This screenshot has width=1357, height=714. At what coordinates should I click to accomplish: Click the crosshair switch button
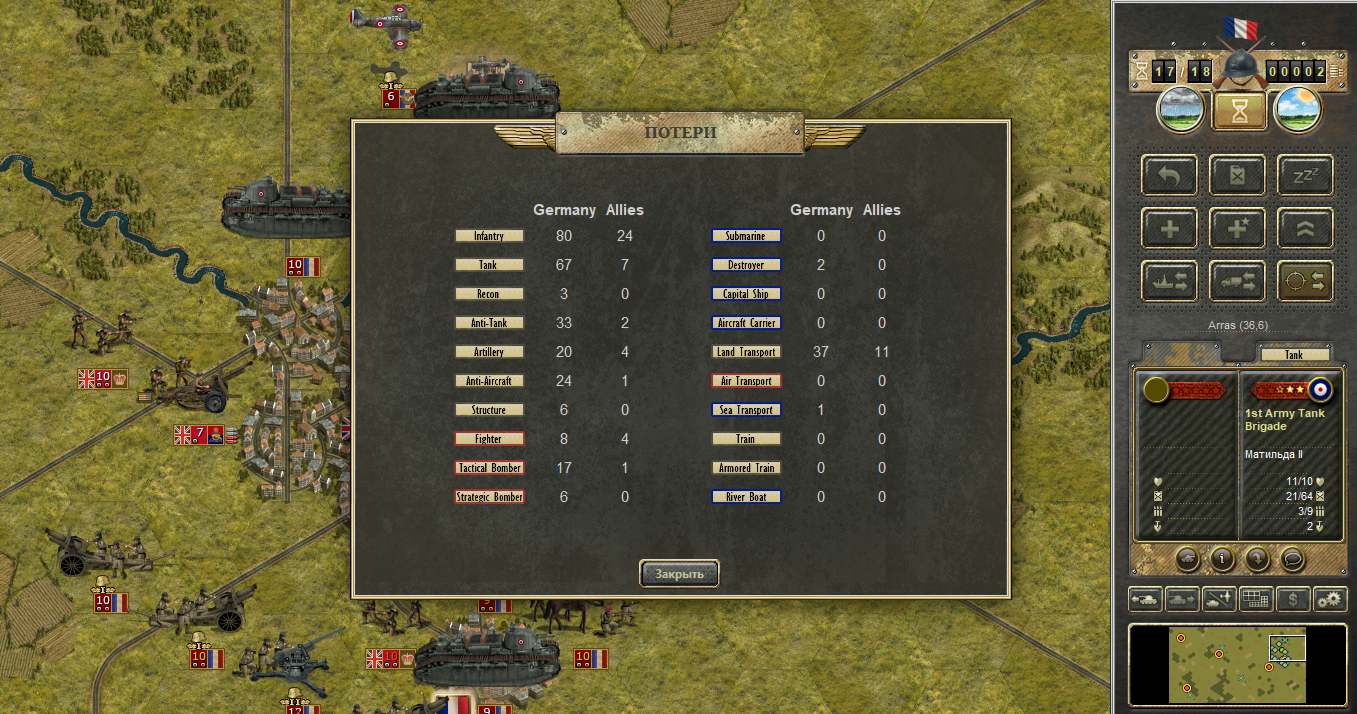[1305, 281]
